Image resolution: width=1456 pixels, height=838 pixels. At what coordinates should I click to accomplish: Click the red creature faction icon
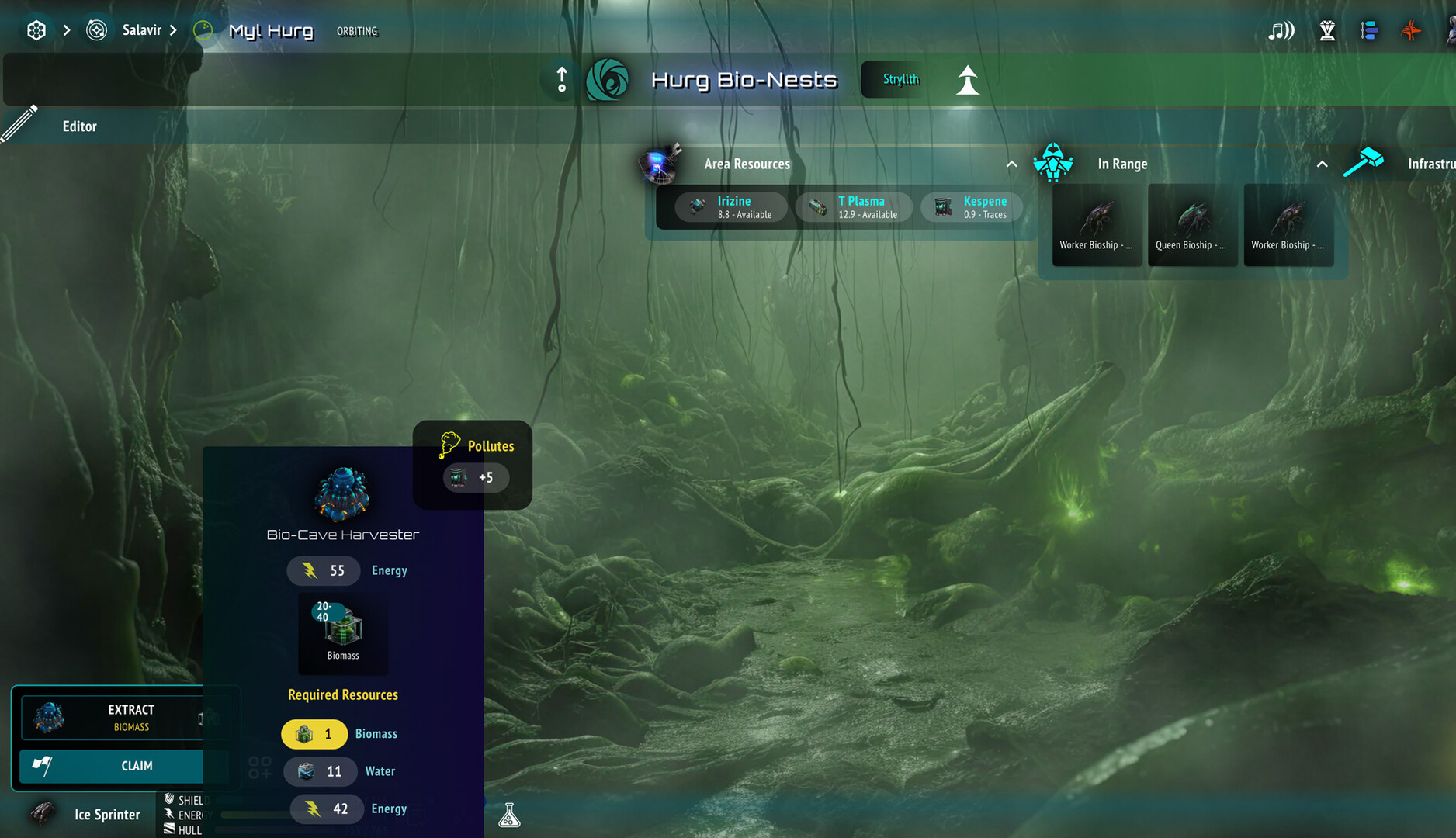pos(1412,30)
